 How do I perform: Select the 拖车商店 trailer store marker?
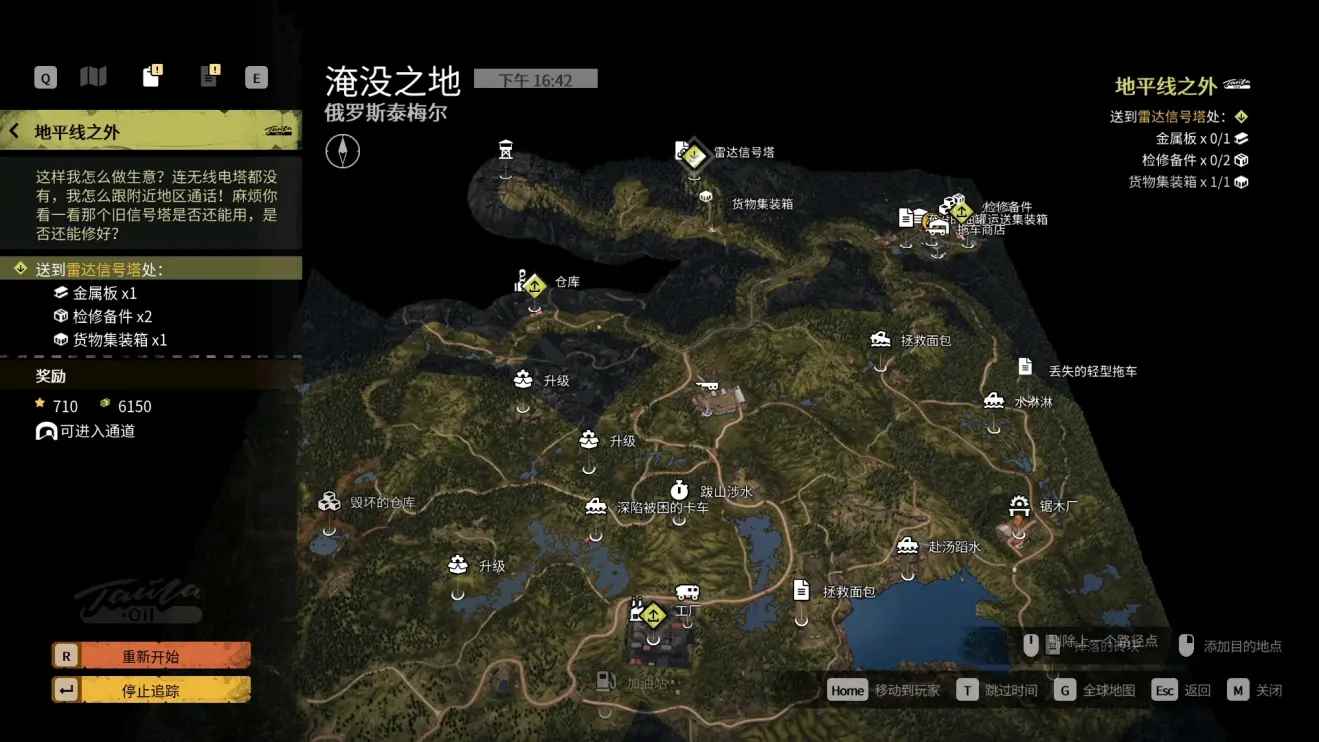[938, 226]
